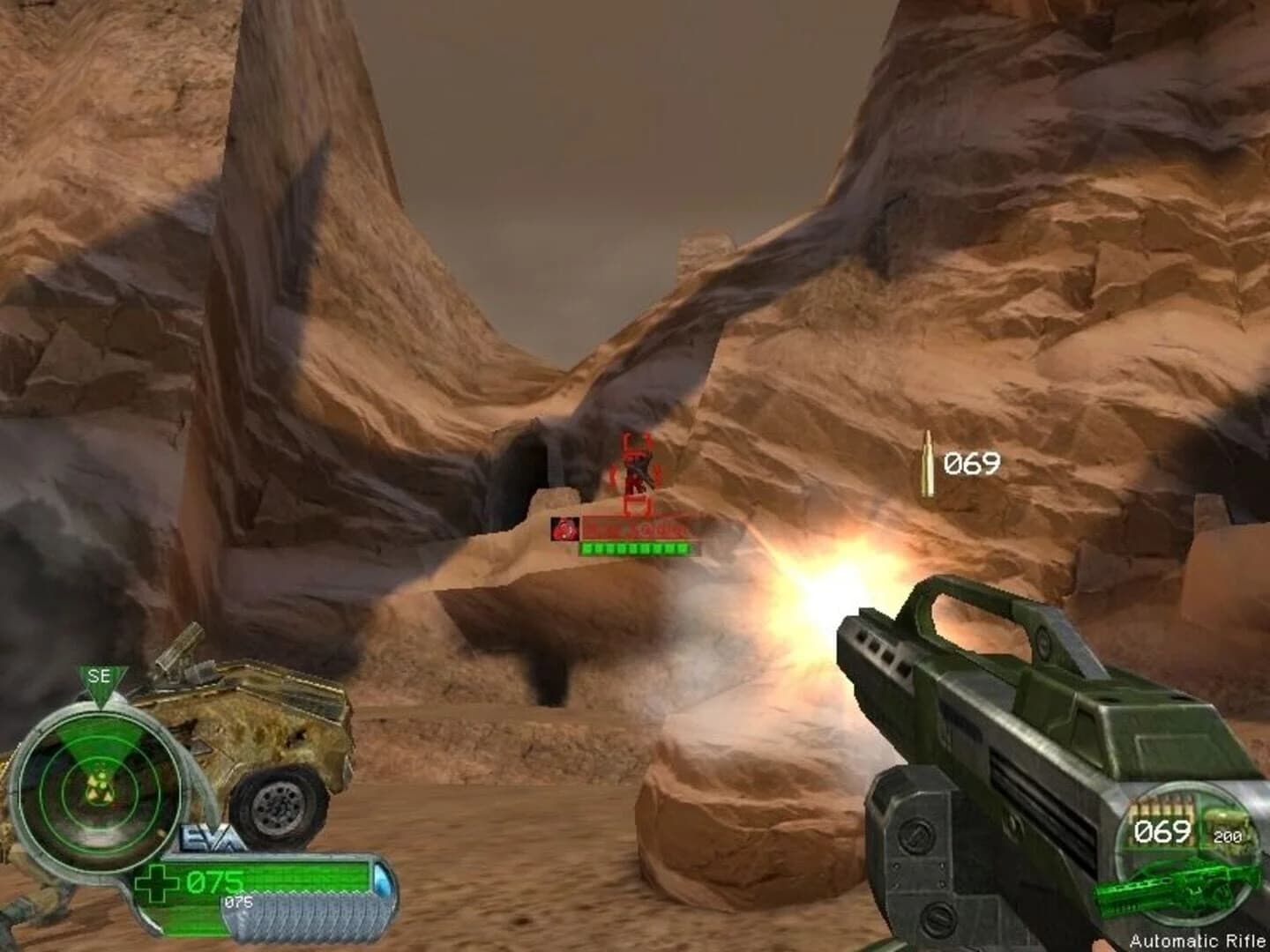Click the green health cross icon
1270x952 pixels.
coord(159,881)
